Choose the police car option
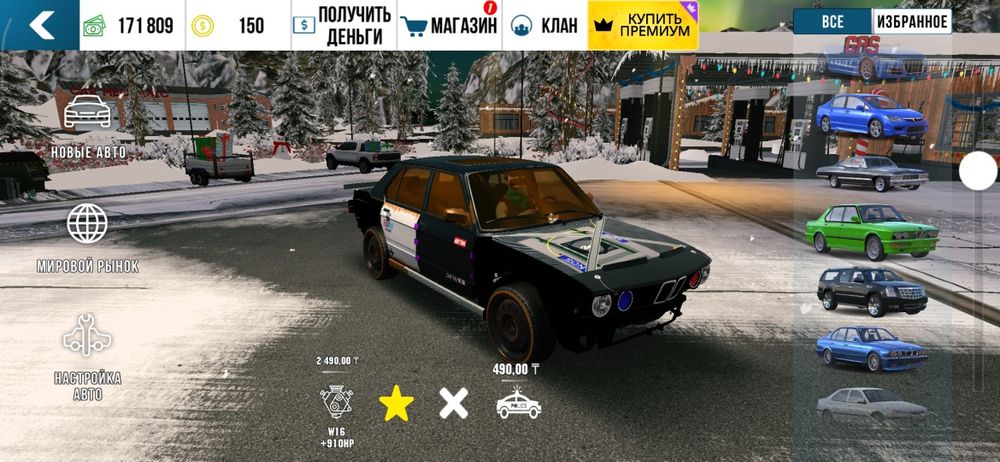Screen dimensions: 1000x462 (518, 402)
